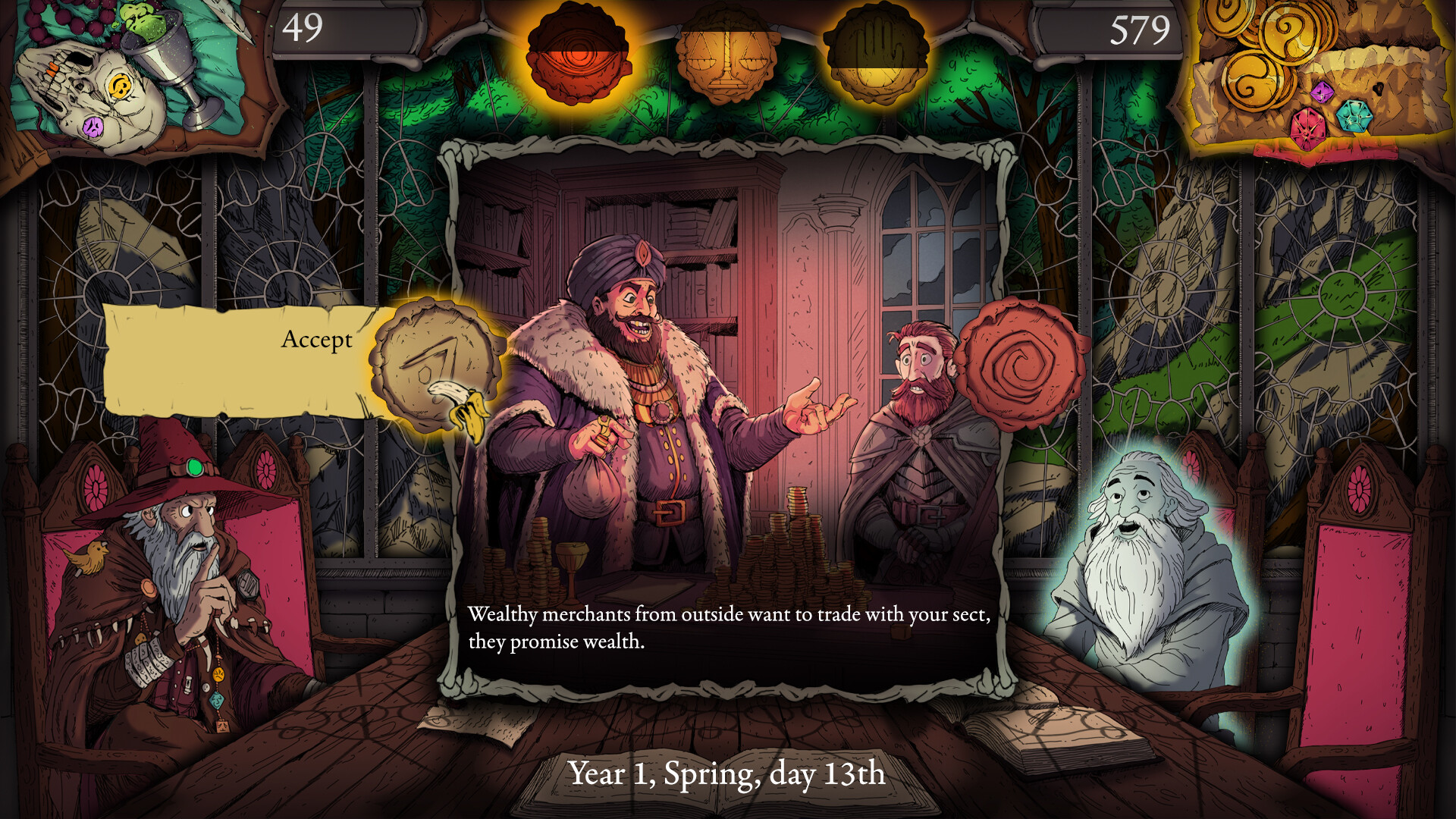The image size is (1456, 819).
Task: Click the counter showing 49
Action: pyautogui.click(x=302, y=29)
